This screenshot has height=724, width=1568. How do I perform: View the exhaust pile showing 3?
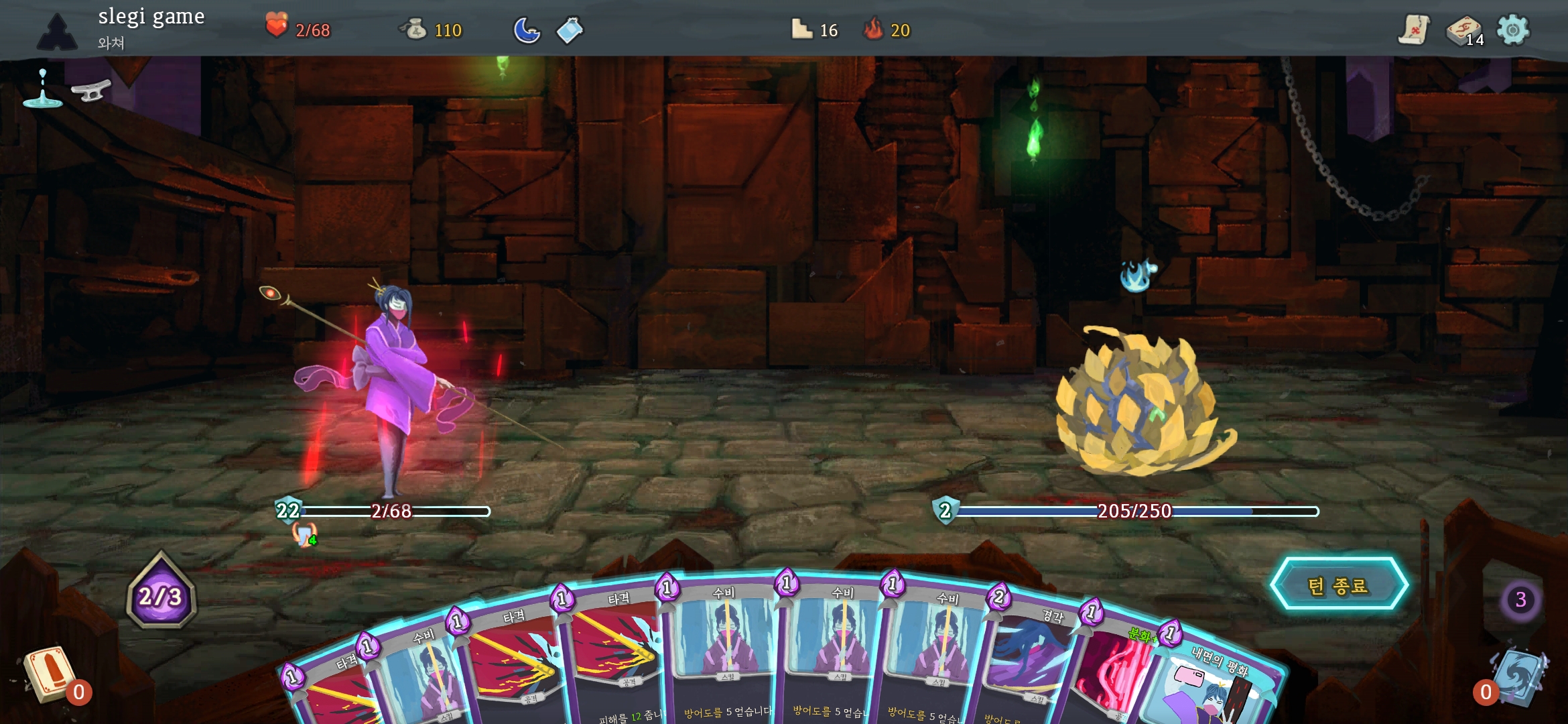click(1520, 599)
